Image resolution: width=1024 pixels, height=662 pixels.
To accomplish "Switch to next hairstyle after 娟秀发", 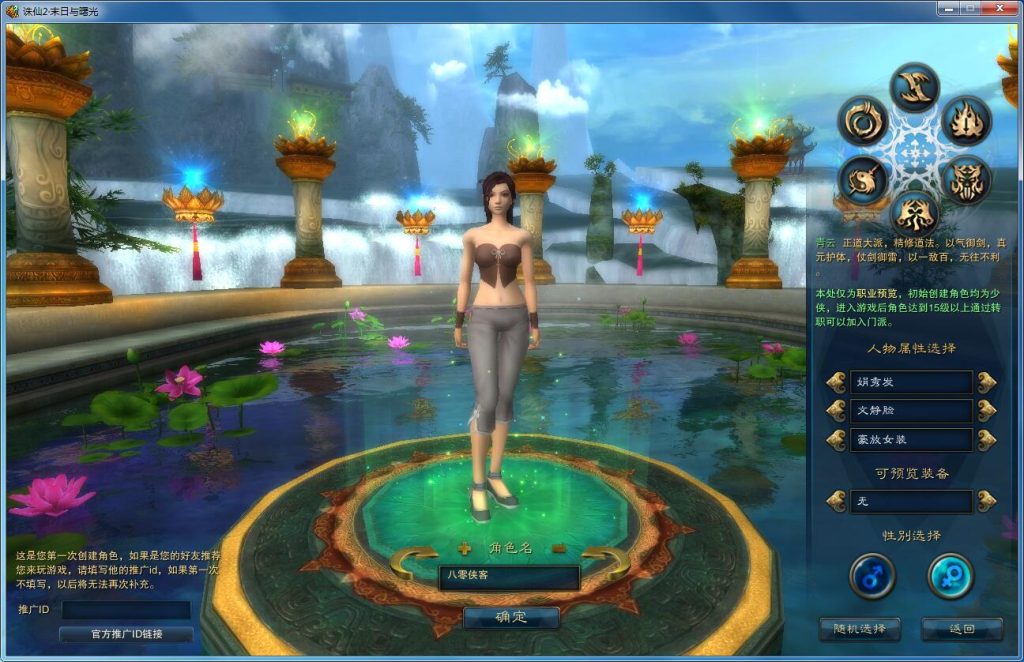I will click(987, 382).
